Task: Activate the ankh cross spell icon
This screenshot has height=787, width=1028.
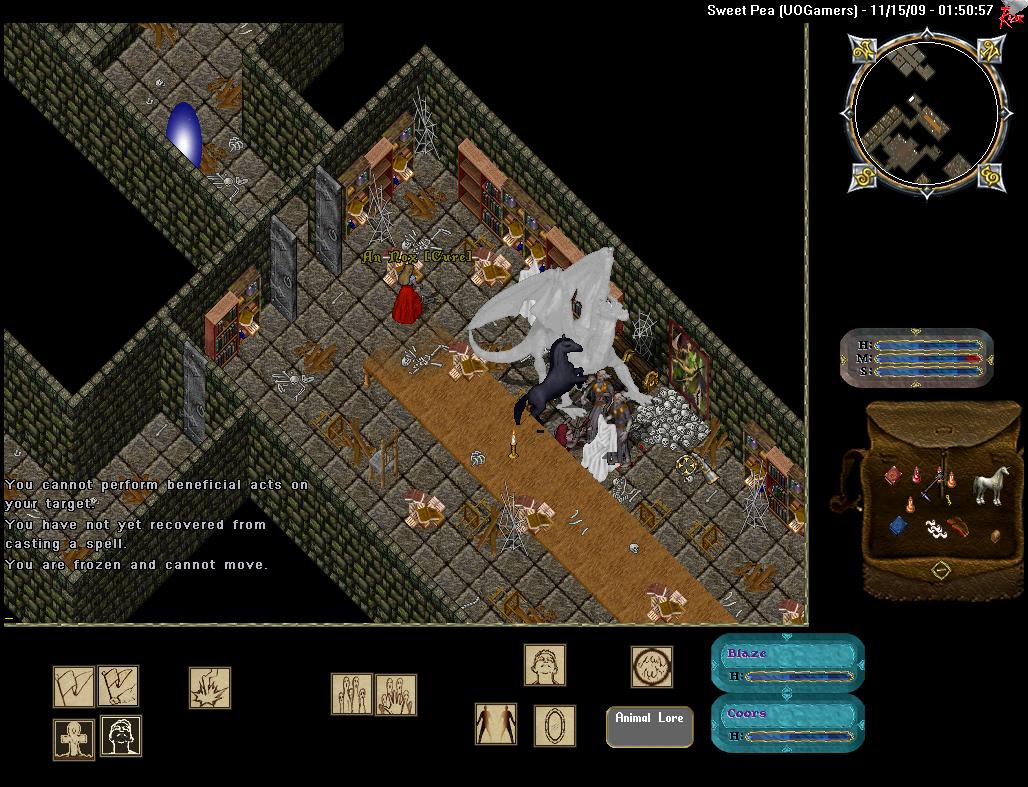Action: (x=74, y=739)
